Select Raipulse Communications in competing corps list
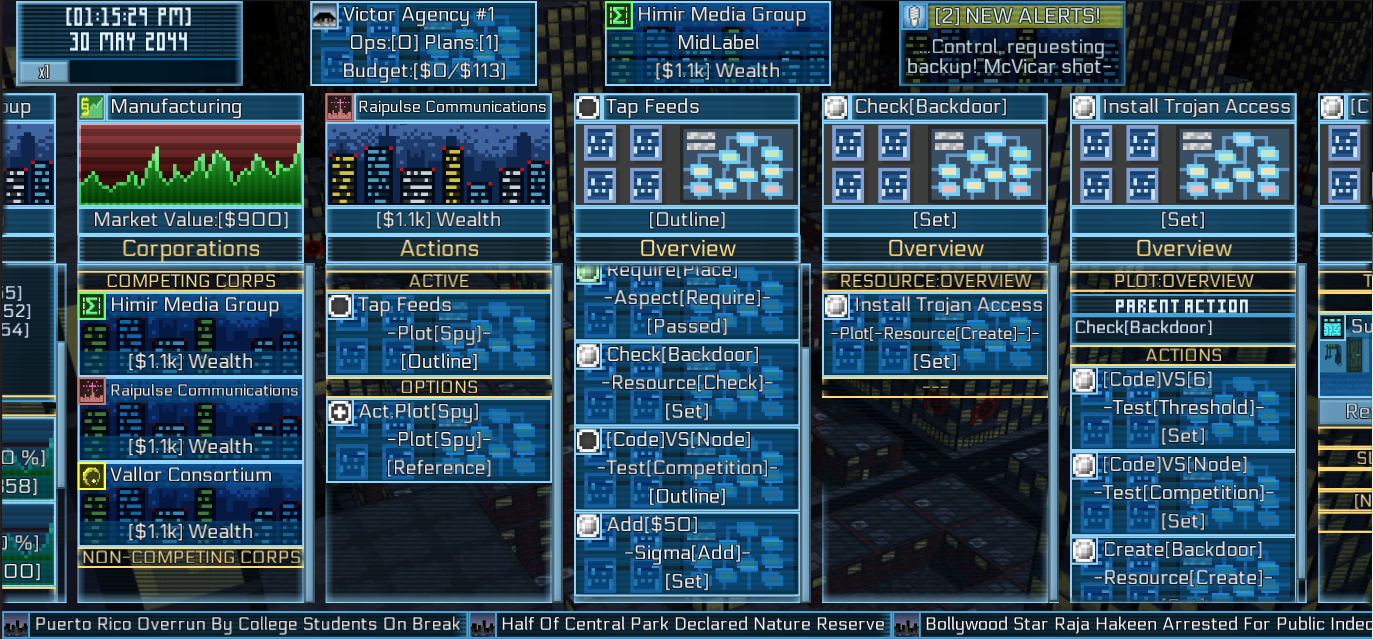The width and height of the screenshot is (1373, 639). (x=190, y=418)
